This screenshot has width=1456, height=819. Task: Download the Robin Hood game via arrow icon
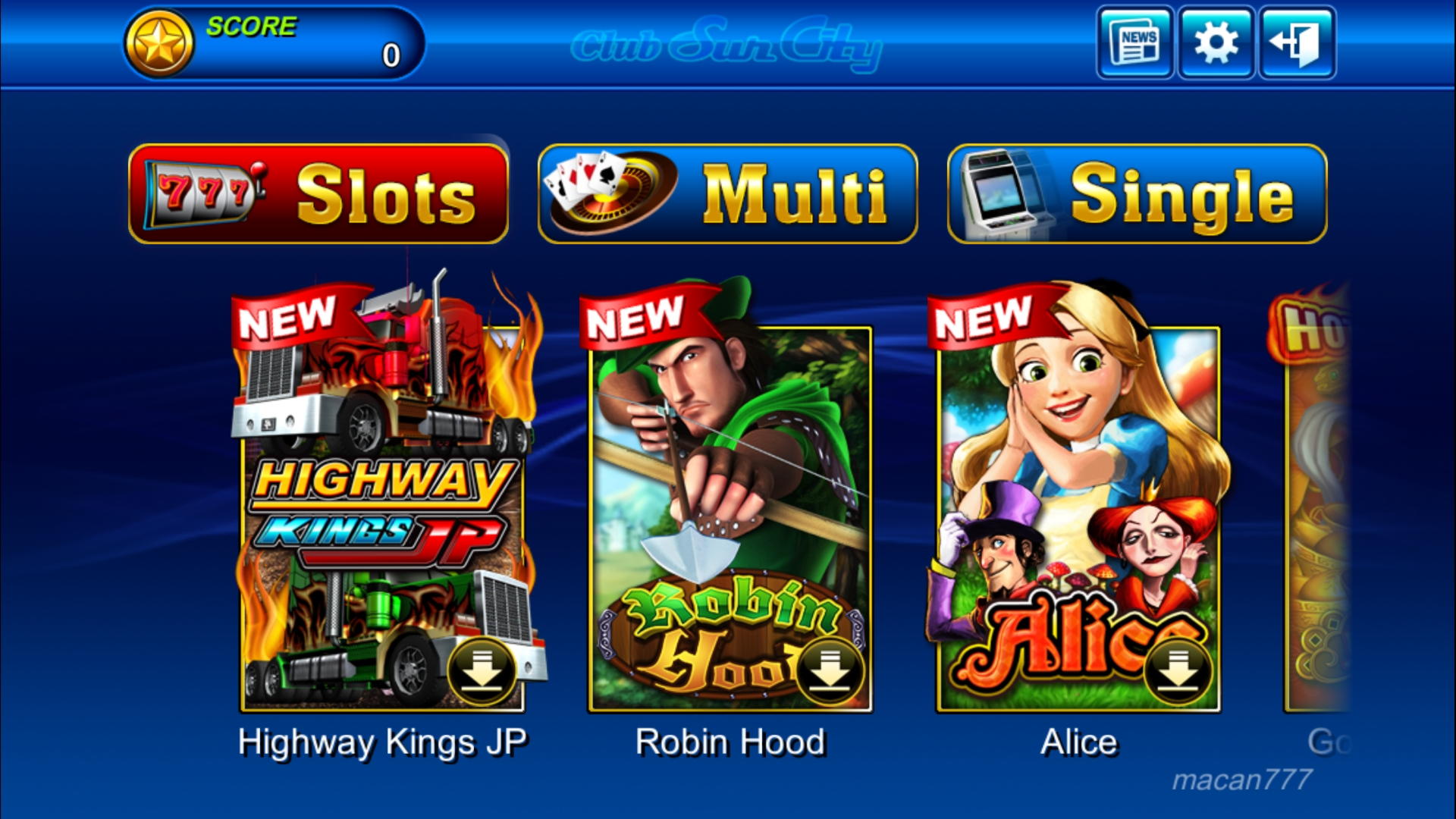point(830,672)
